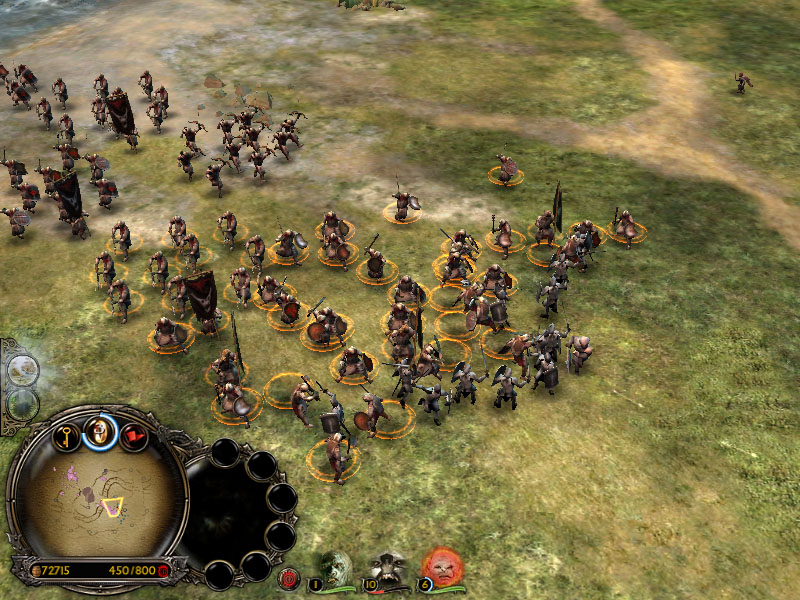The width and height of the screenshot is (800, 600).
Task: Click the small red round button beside the portraits
Action: coord(291,576)
